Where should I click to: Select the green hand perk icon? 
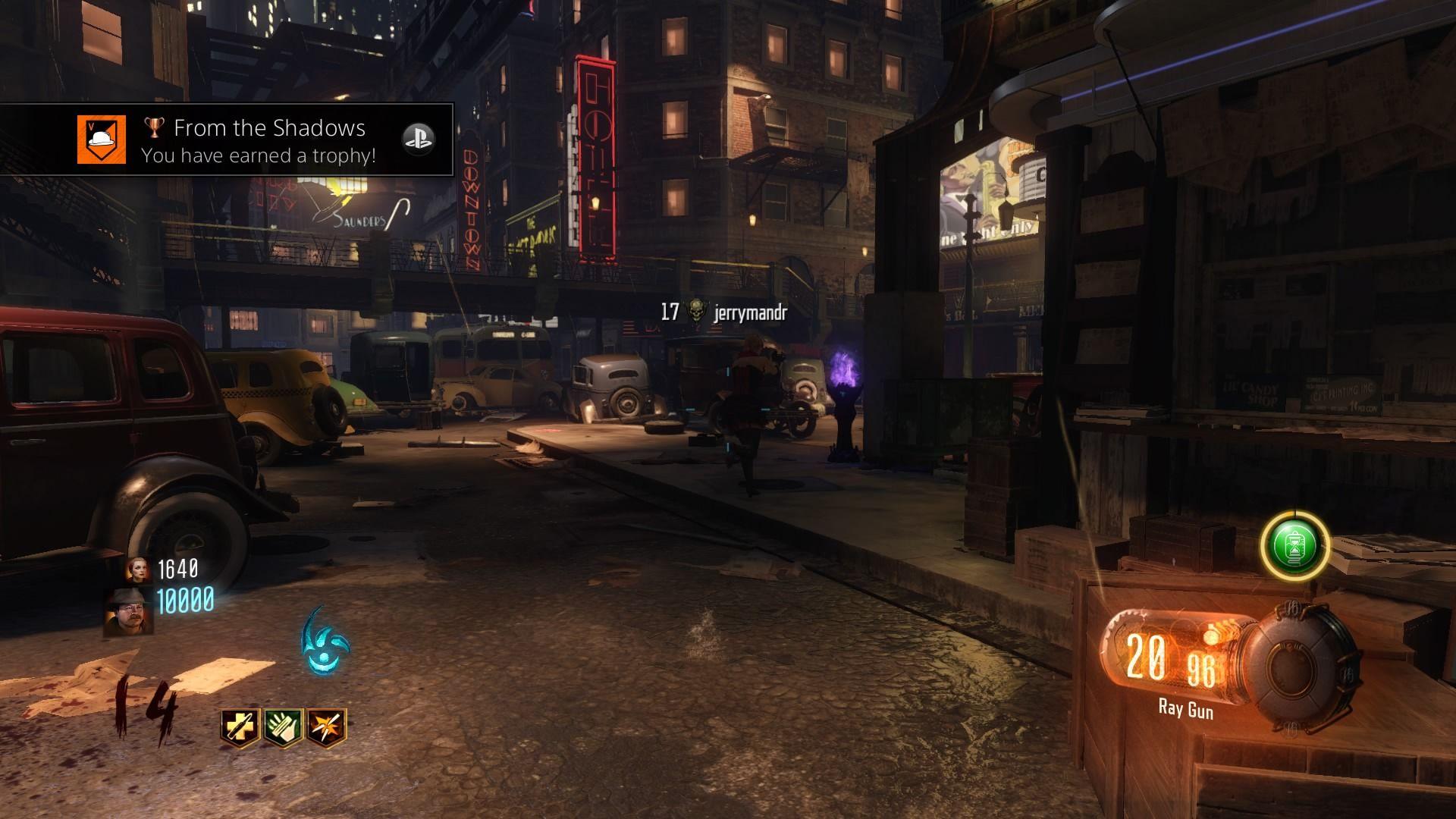click(x=284, y=726)
